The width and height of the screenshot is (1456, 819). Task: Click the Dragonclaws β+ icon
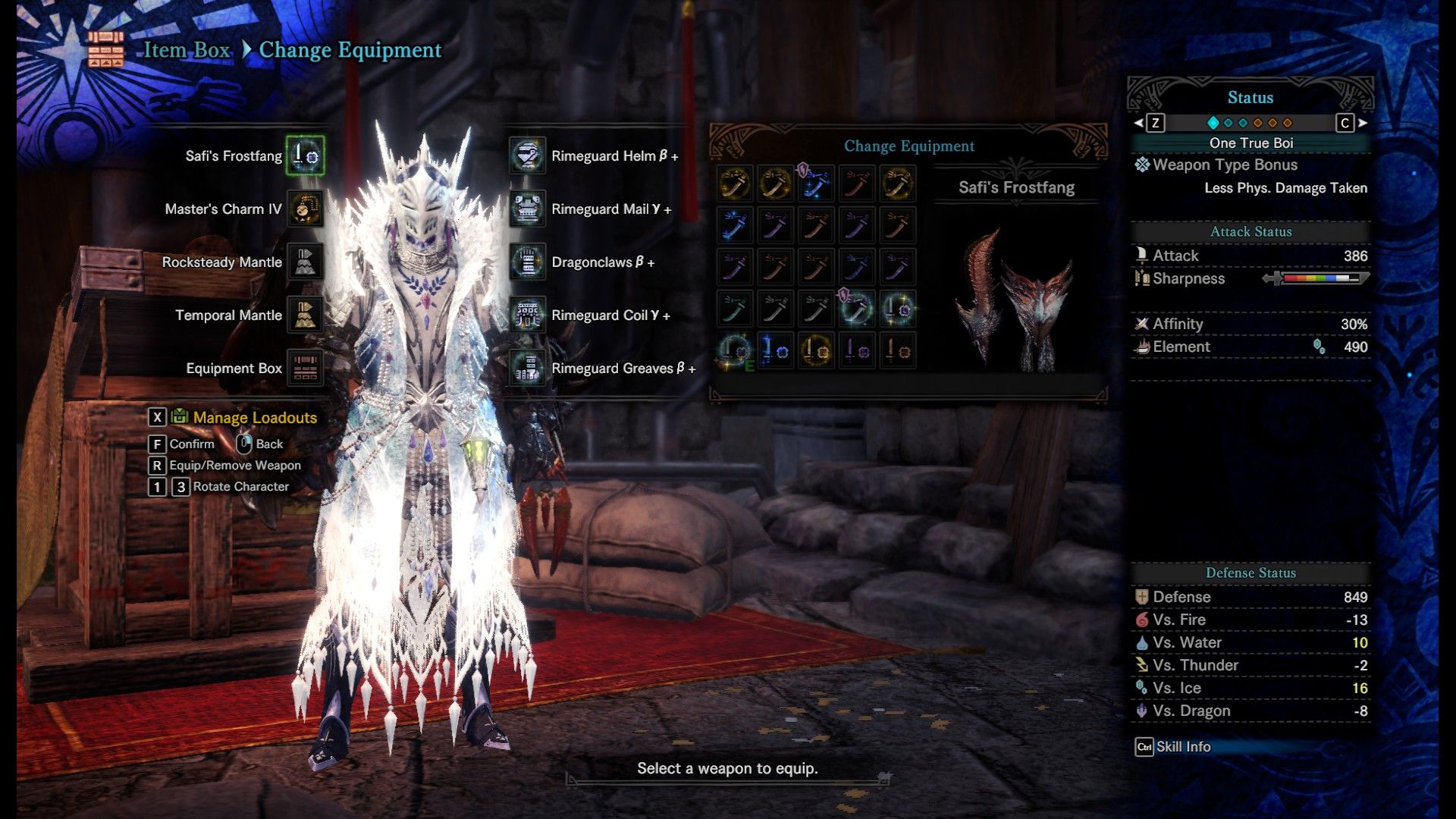tap(526, 262)
